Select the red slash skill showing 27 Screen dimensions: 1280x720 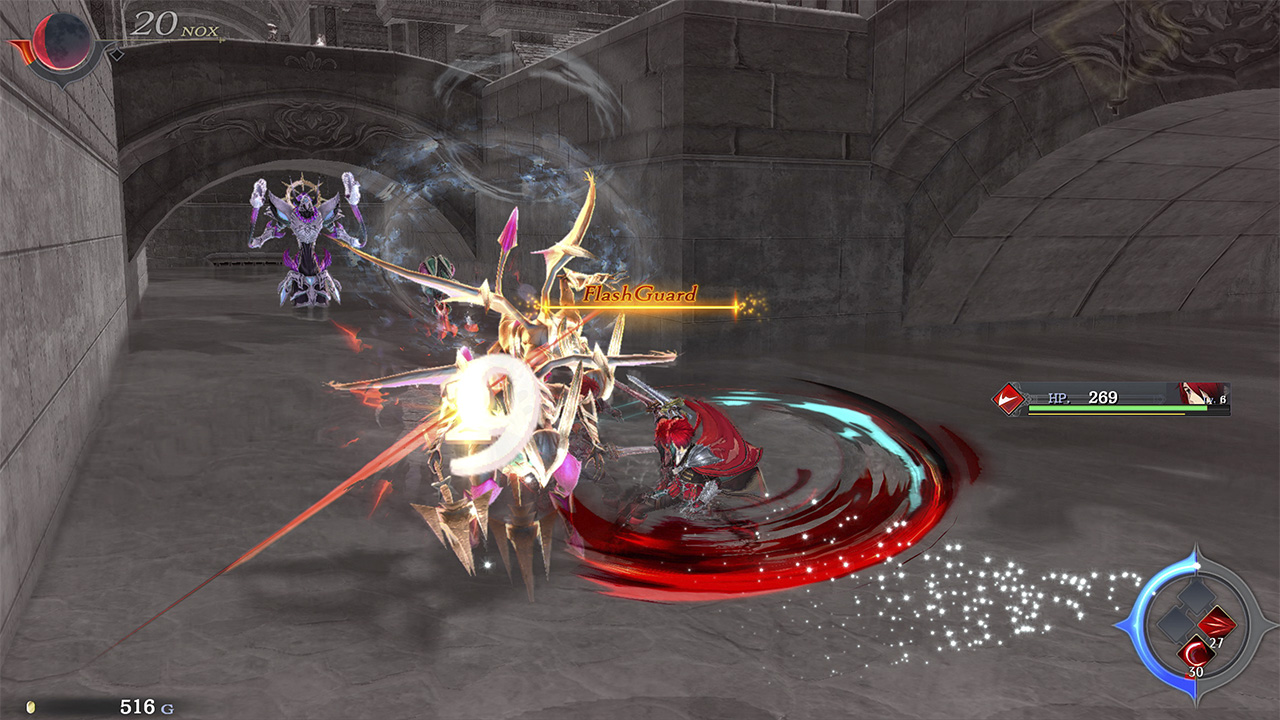click(x=1216, y=622)
